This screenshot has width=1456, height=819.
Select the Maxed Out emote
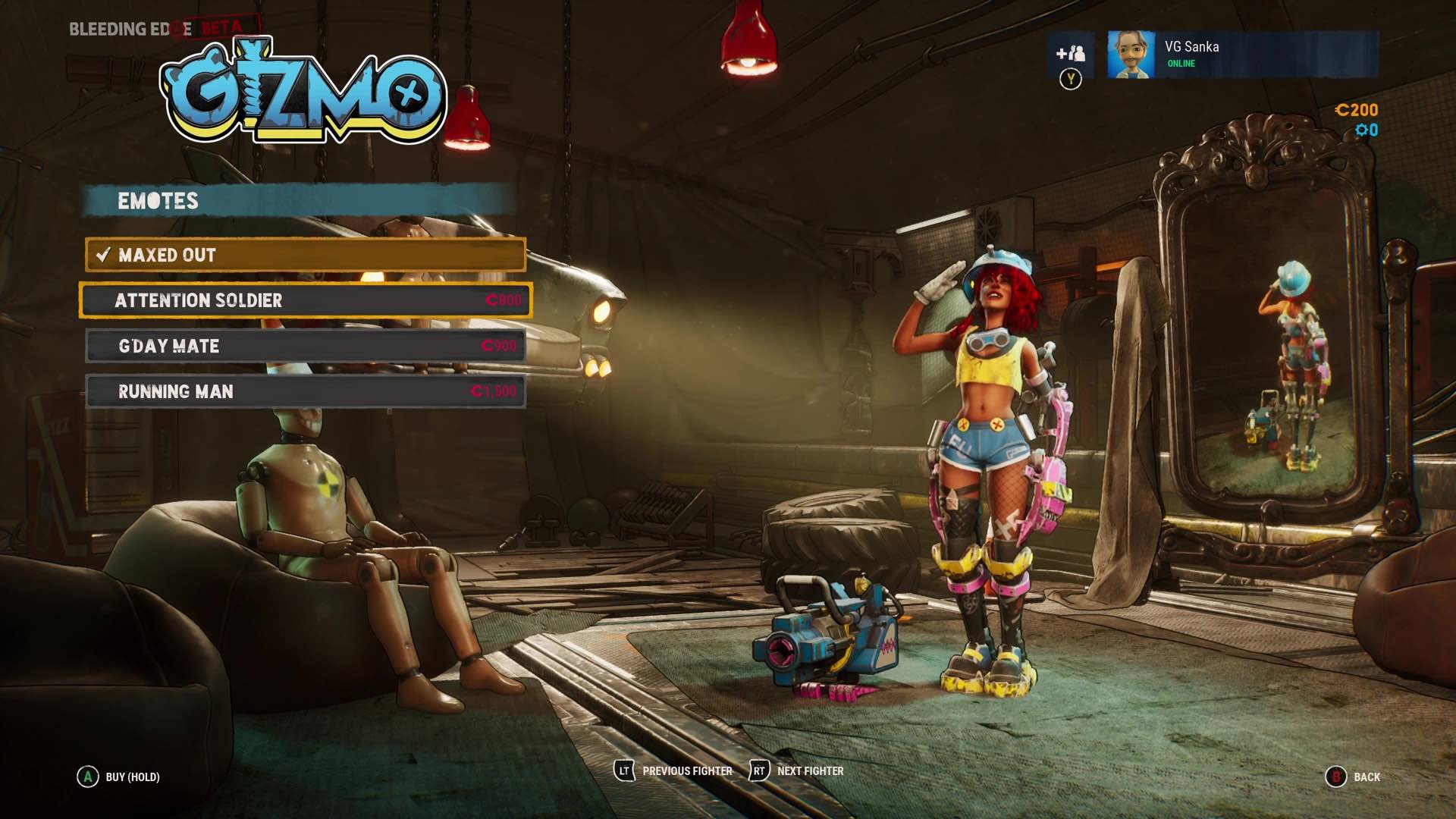(x=305, y=255)
